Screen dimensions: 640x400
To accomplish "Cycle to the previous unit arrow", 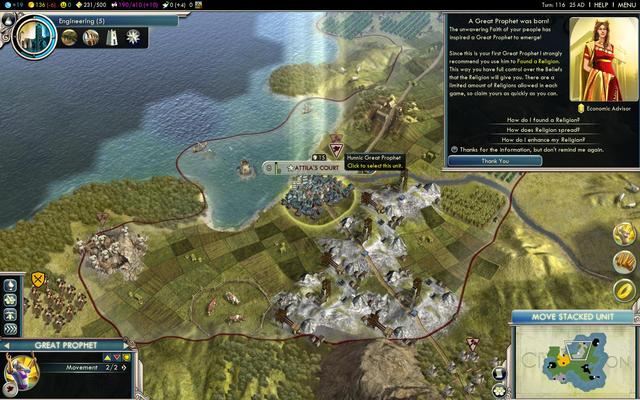I will [7, 346].
